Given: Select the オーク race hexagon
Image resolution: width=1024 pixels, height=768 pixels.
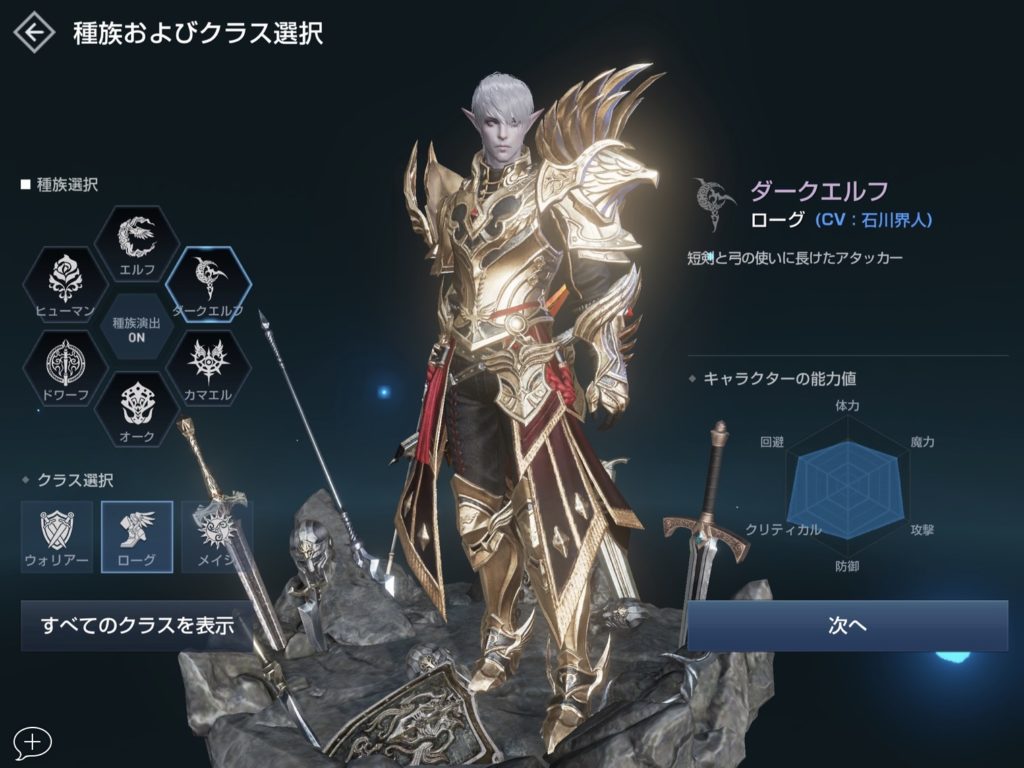Looking at the screenshot, I should coord(136,410).
